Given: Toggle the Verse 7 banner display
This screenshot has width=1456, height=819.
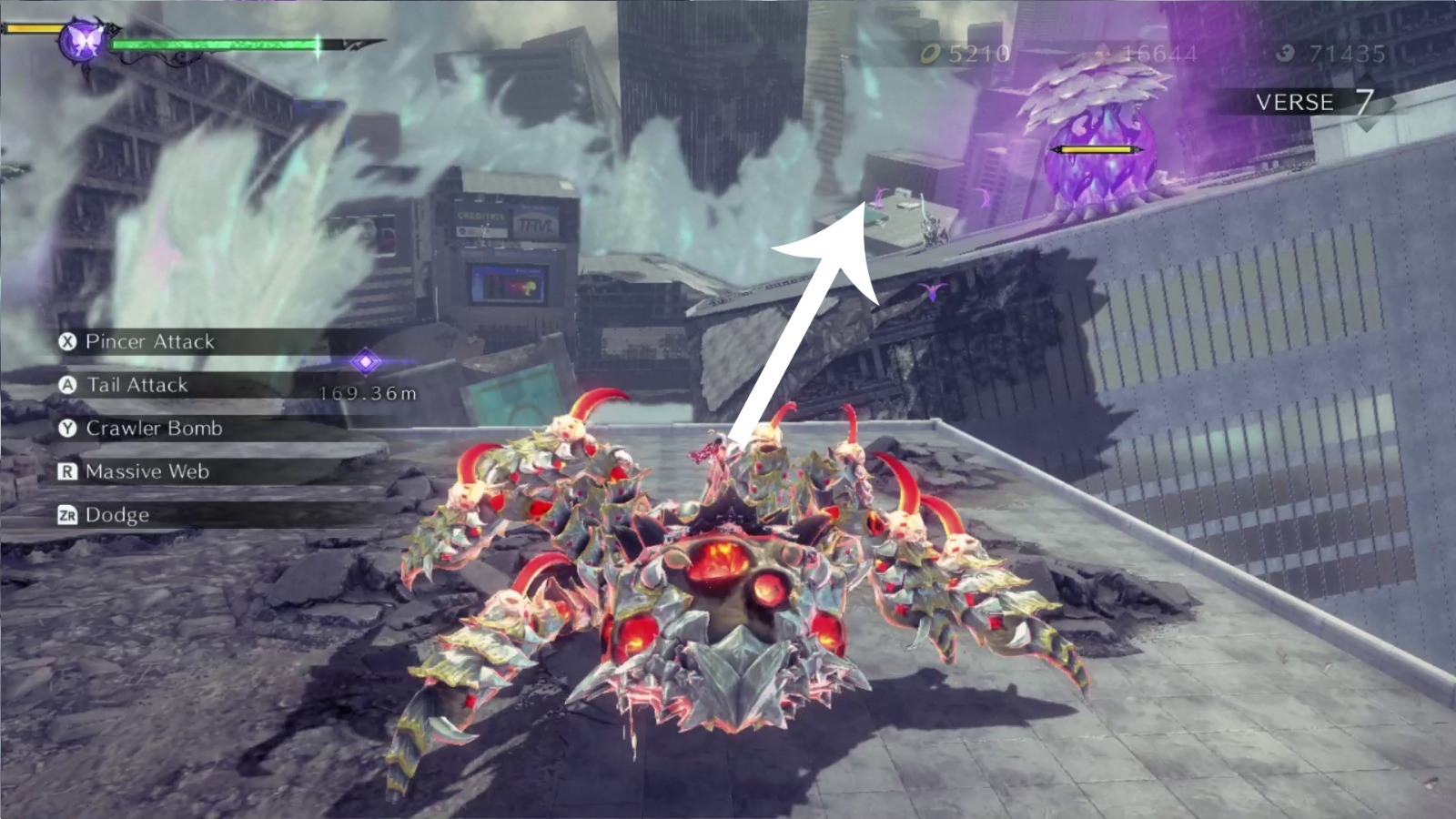Looking at the screenshot, I should [x=1310, y=103].
